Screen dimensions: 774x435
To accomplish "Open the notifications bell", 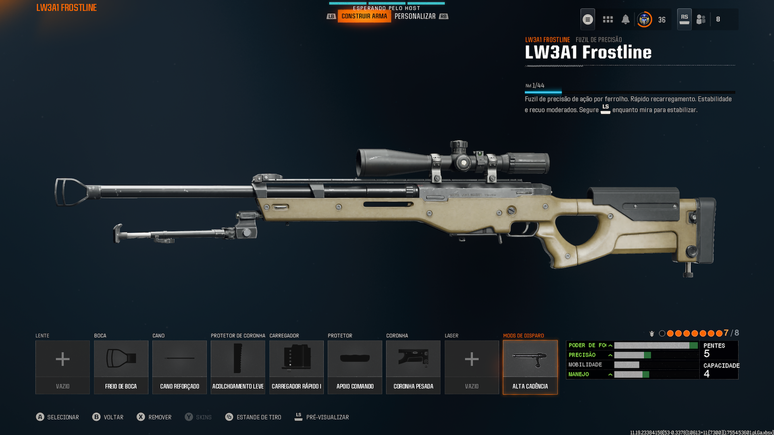I will 626,19.
